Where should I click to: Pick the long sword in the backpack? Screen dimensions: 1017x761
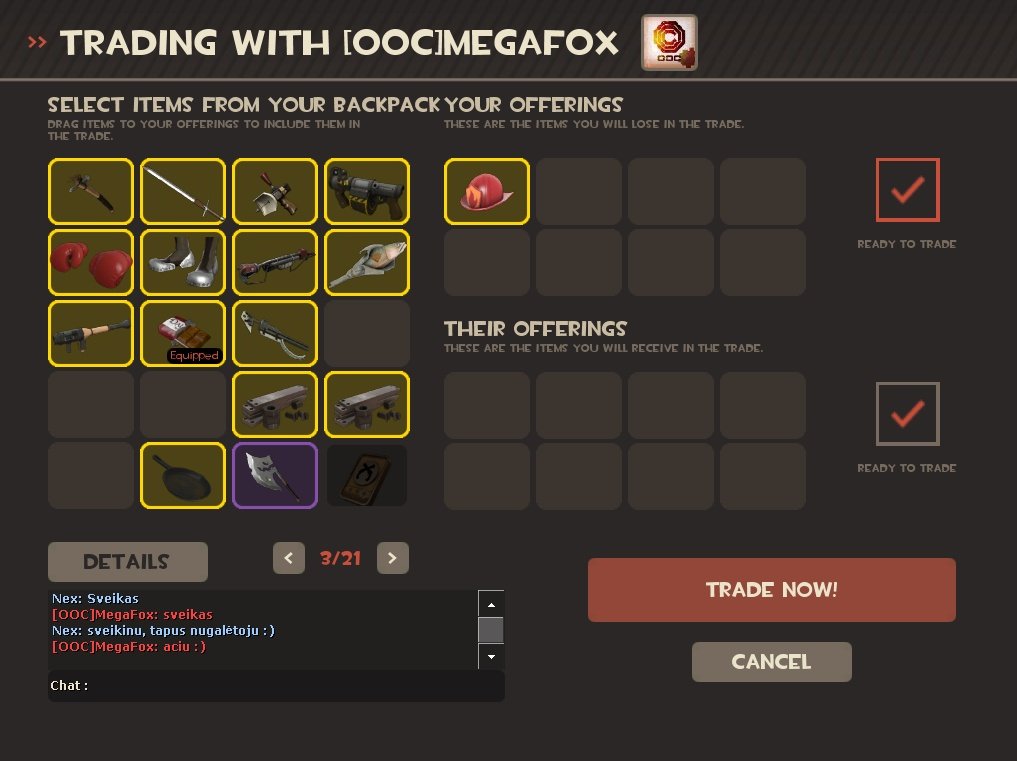point(183,191)
